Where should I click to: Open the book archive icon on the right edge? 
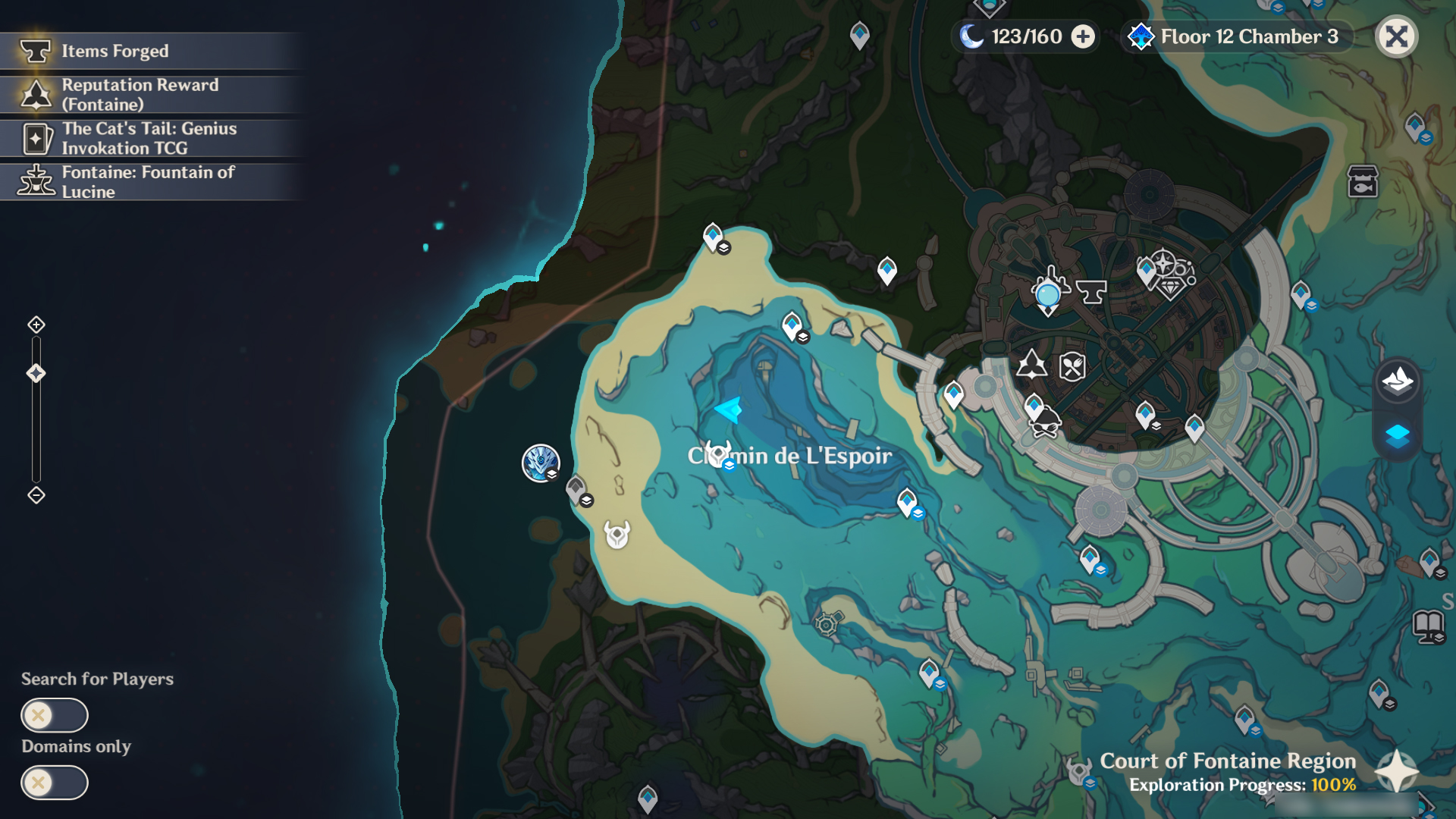point(1427,625)
